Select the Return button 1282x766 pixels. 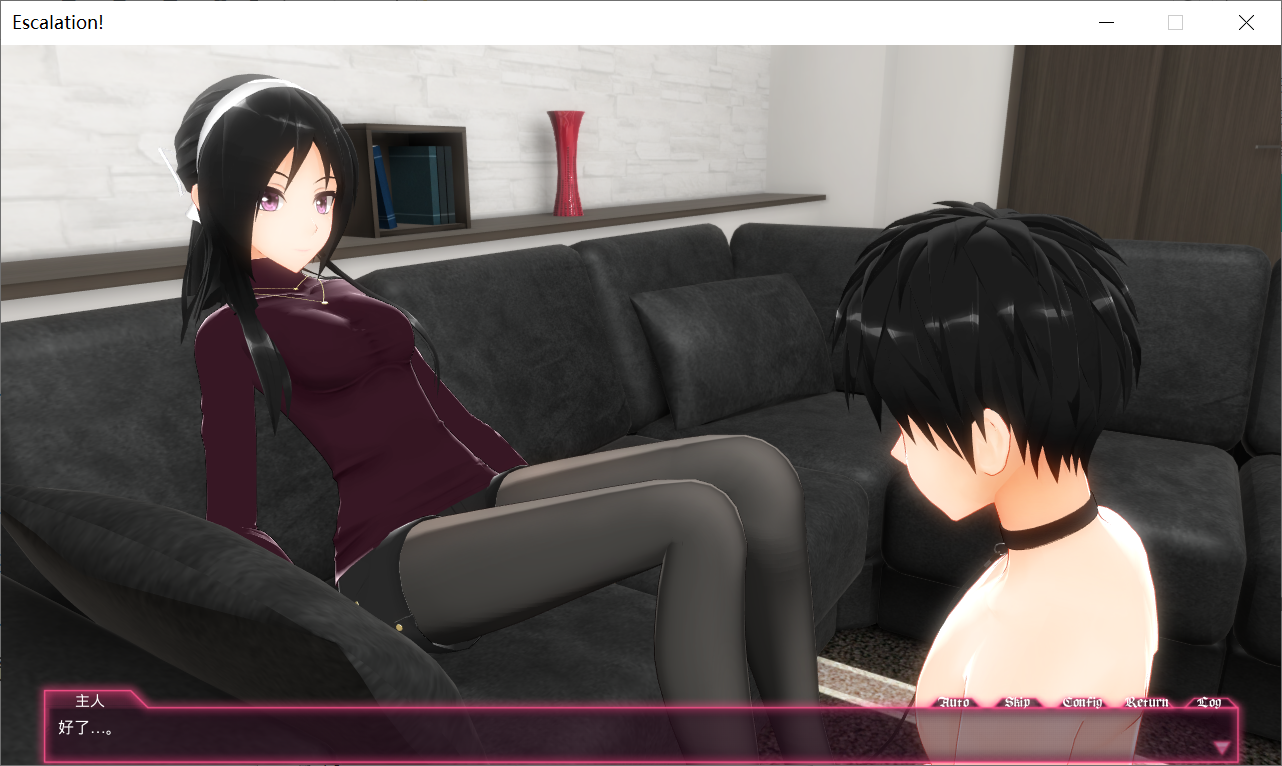click(1147, 702)
